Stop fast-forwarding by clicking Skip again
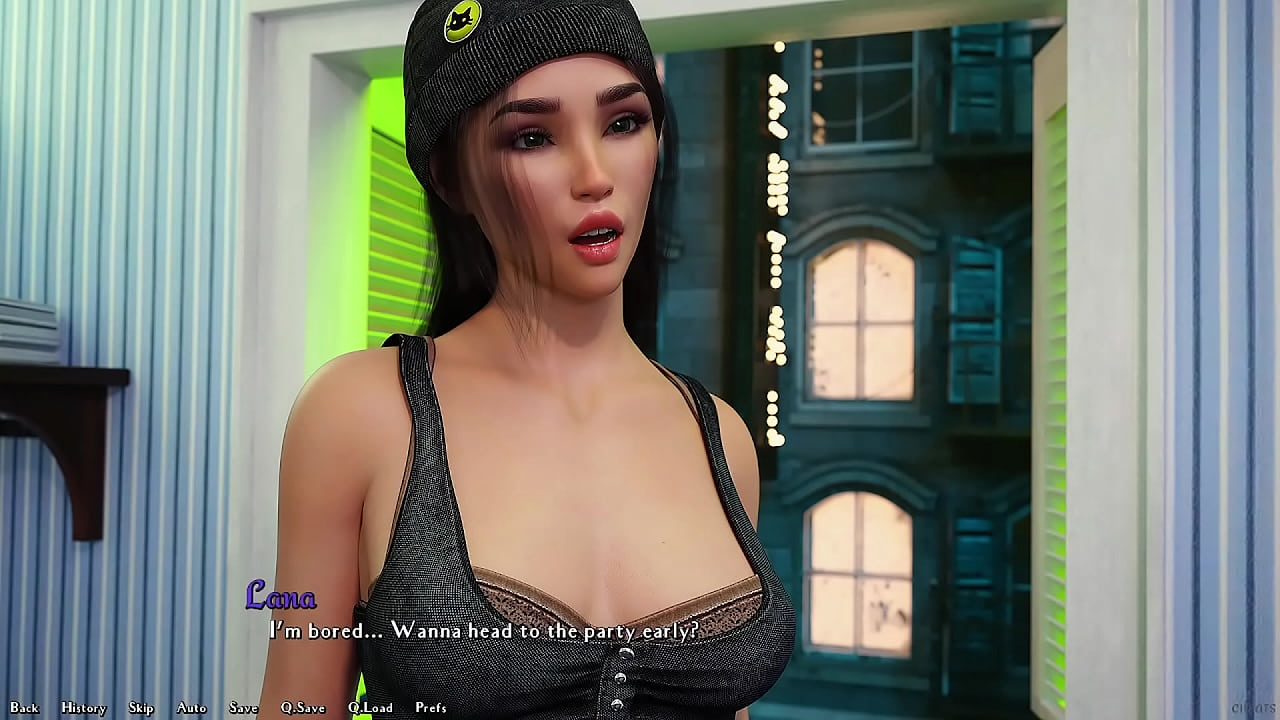The width and height of the screenshot is (1280, 720). pos(141,707)
